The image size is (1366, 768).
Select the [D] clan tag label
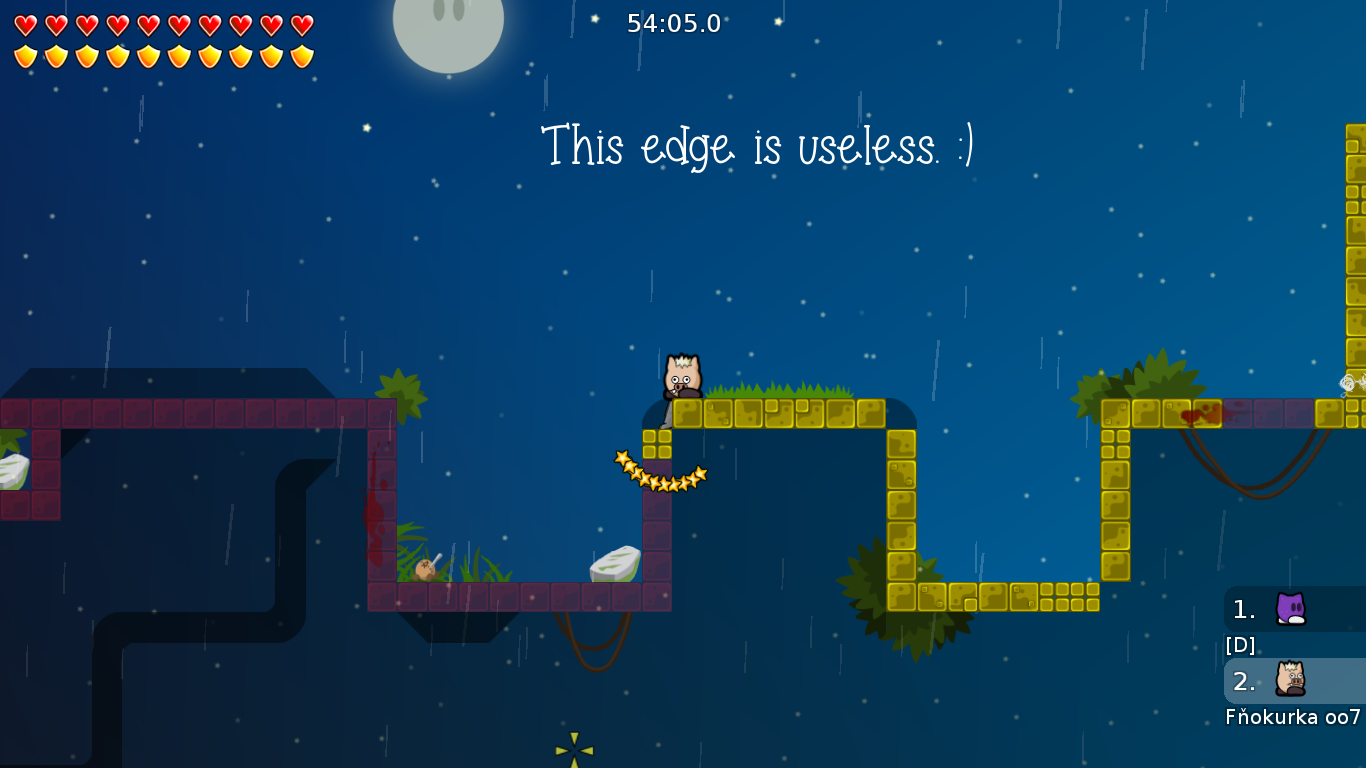pos(1240,645)
